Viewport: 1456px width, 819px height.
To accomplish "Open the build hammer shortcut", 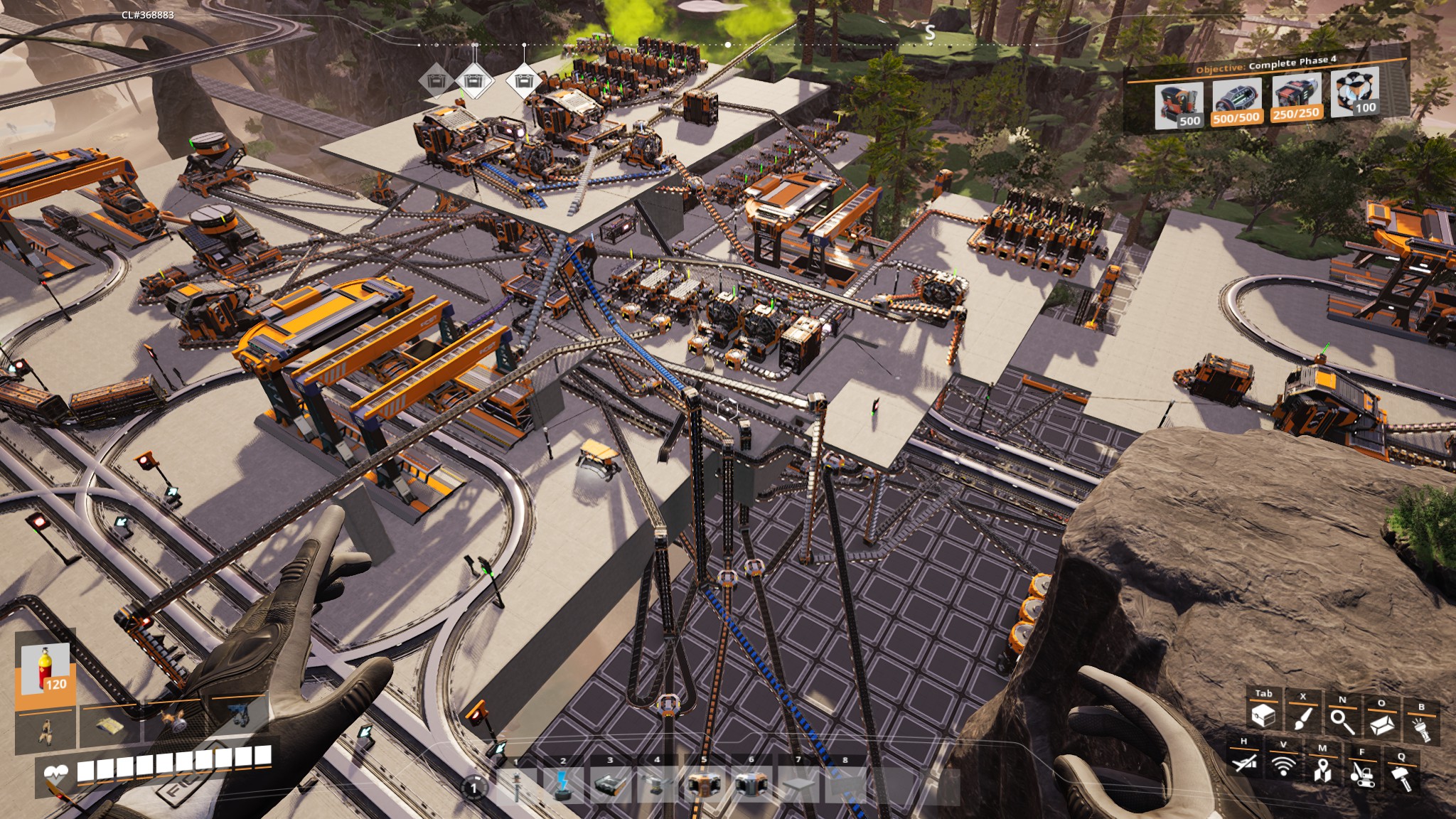I will [x=1401, y=777].
